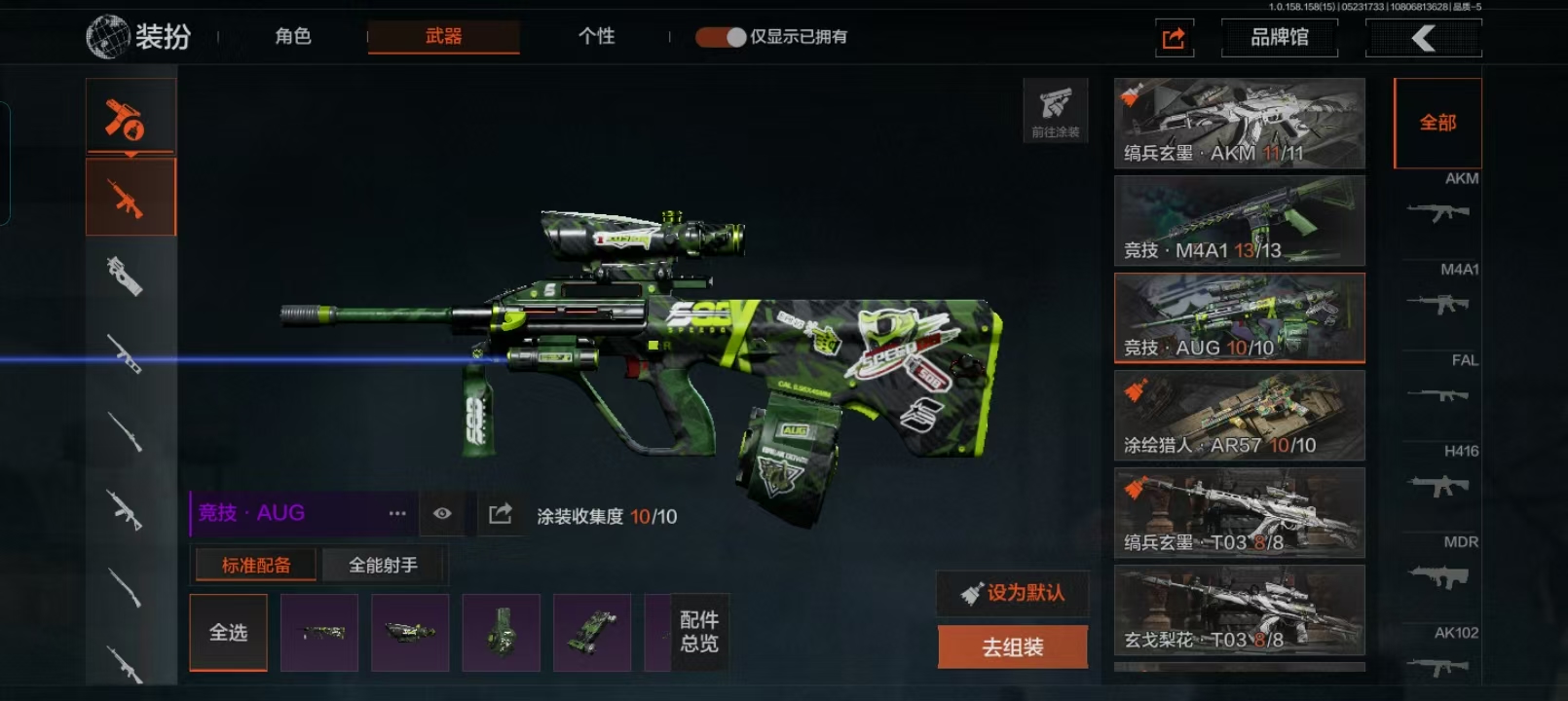This screenshot has width=1568, height=701.
Task: Choose the 玄戈梨花 T03 skin
Action: coord(1239,610)
